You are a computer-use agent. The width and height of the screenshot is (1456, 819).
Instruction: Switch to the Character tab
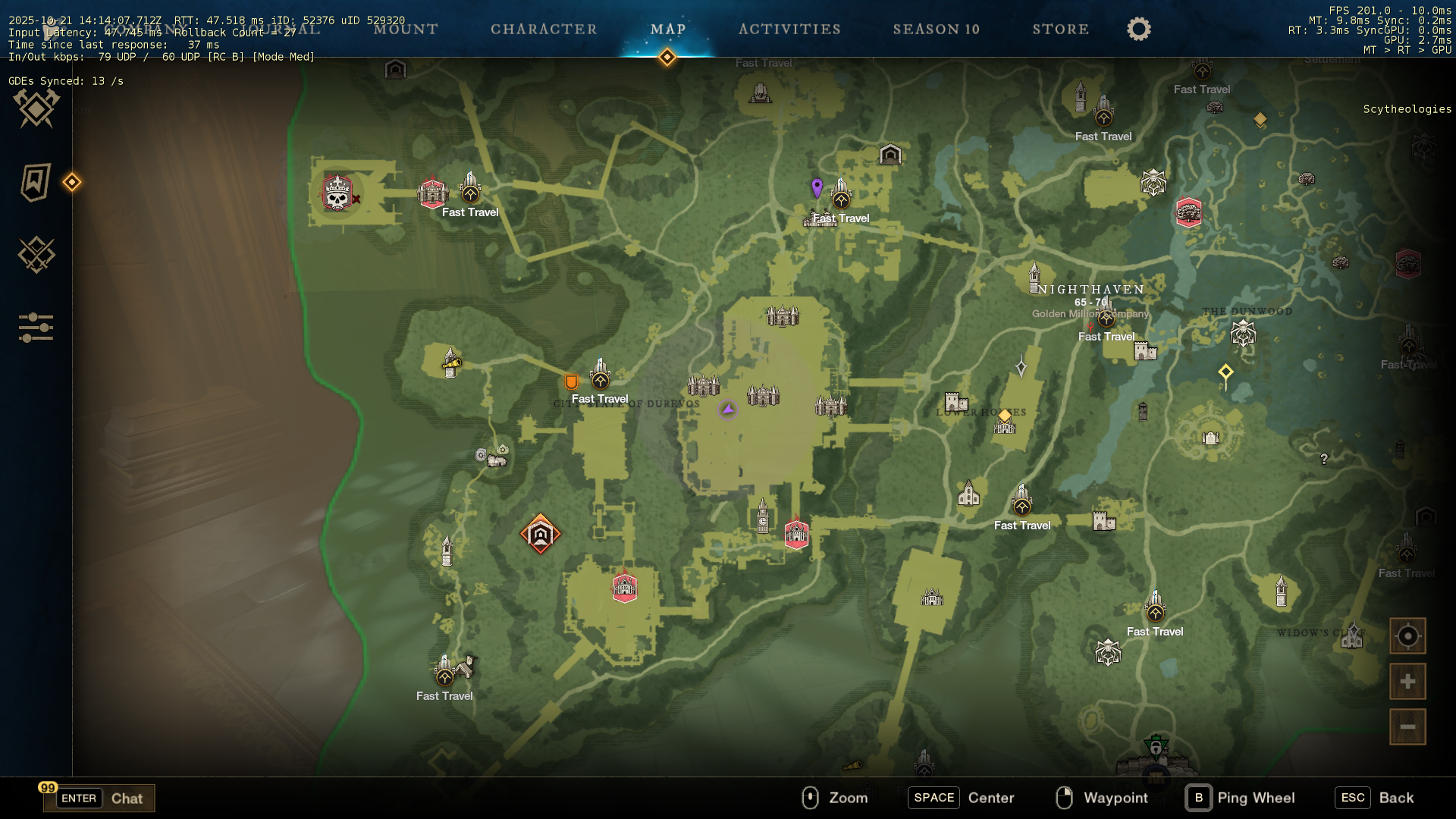(544, 30)
